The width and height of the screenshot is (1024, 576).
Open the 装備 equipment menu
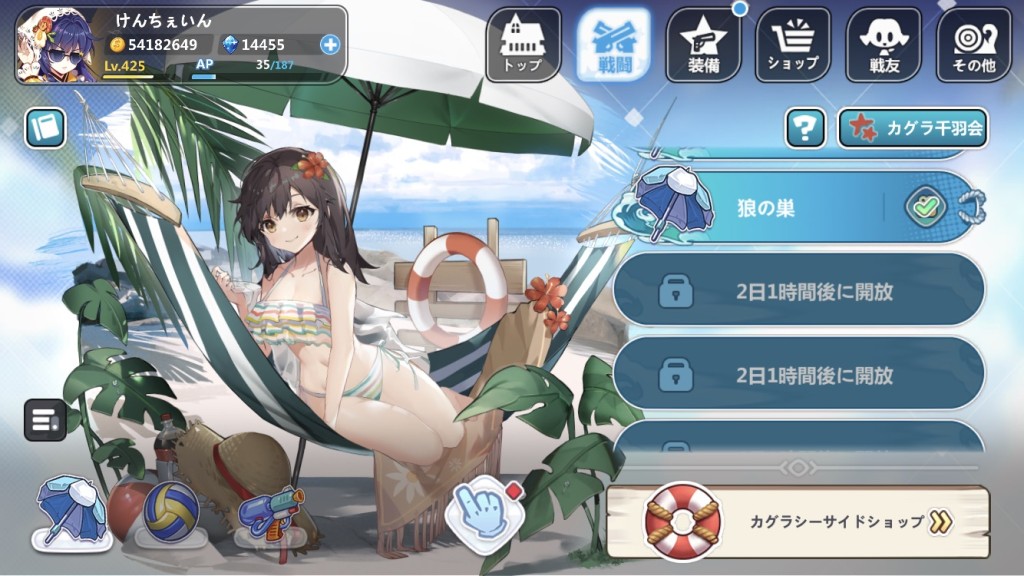click(703, 44)
